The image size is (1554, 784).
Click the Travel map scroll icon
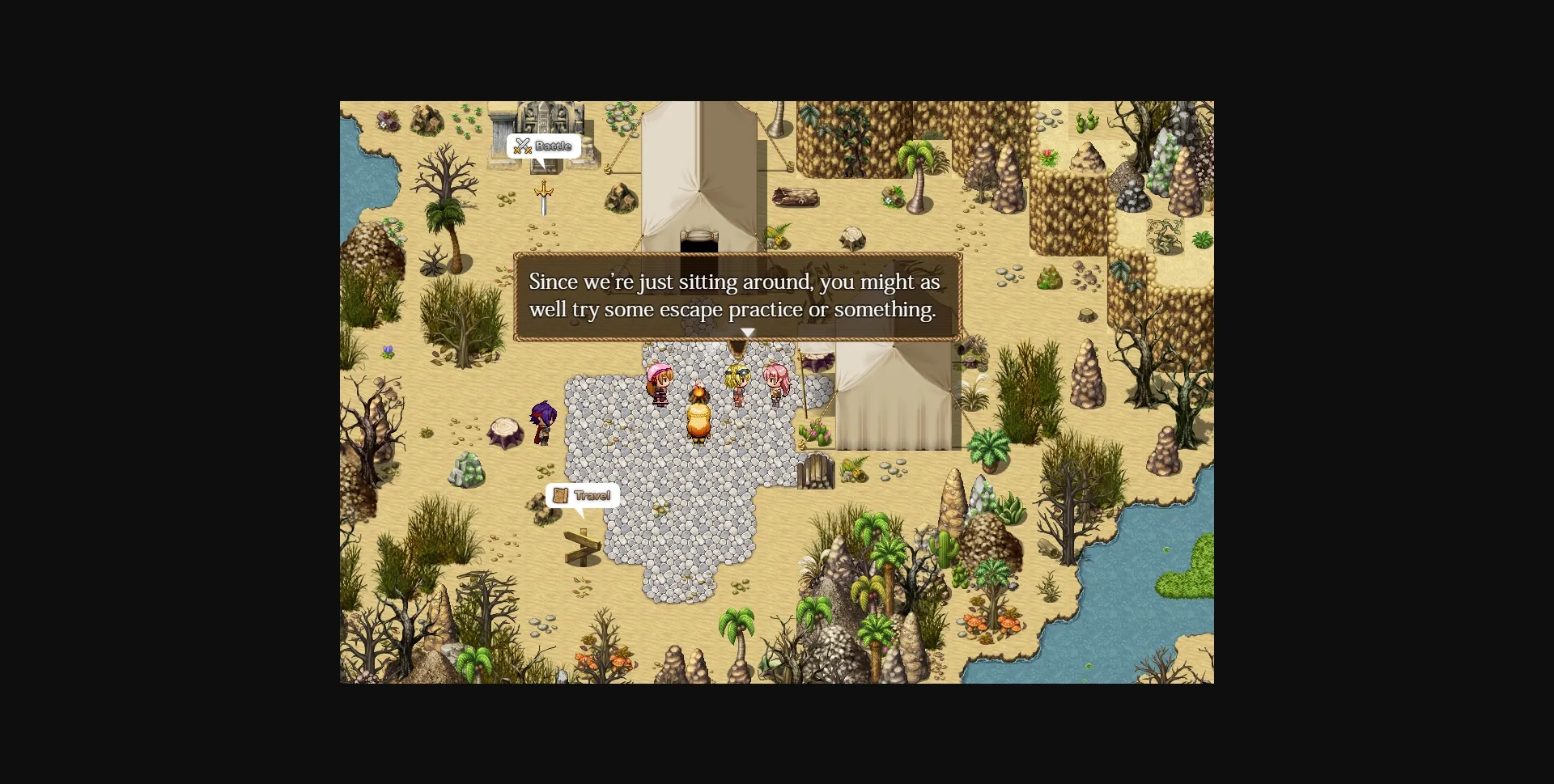pos(562,496)
